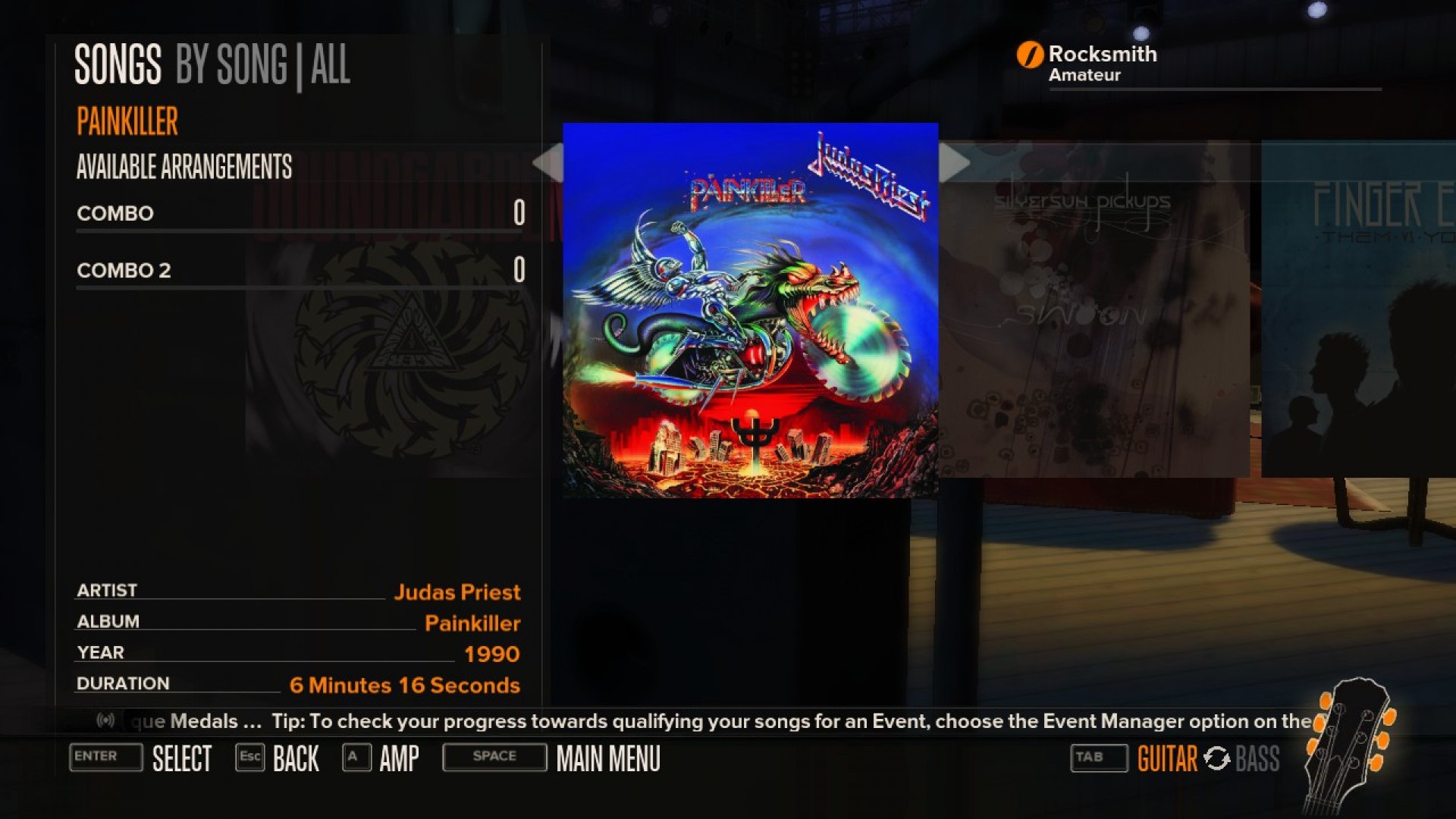The image size is (1456, 819).
Task: Click the broadcast/ticker icon near the tip message
Action: [x=106, y=721]
